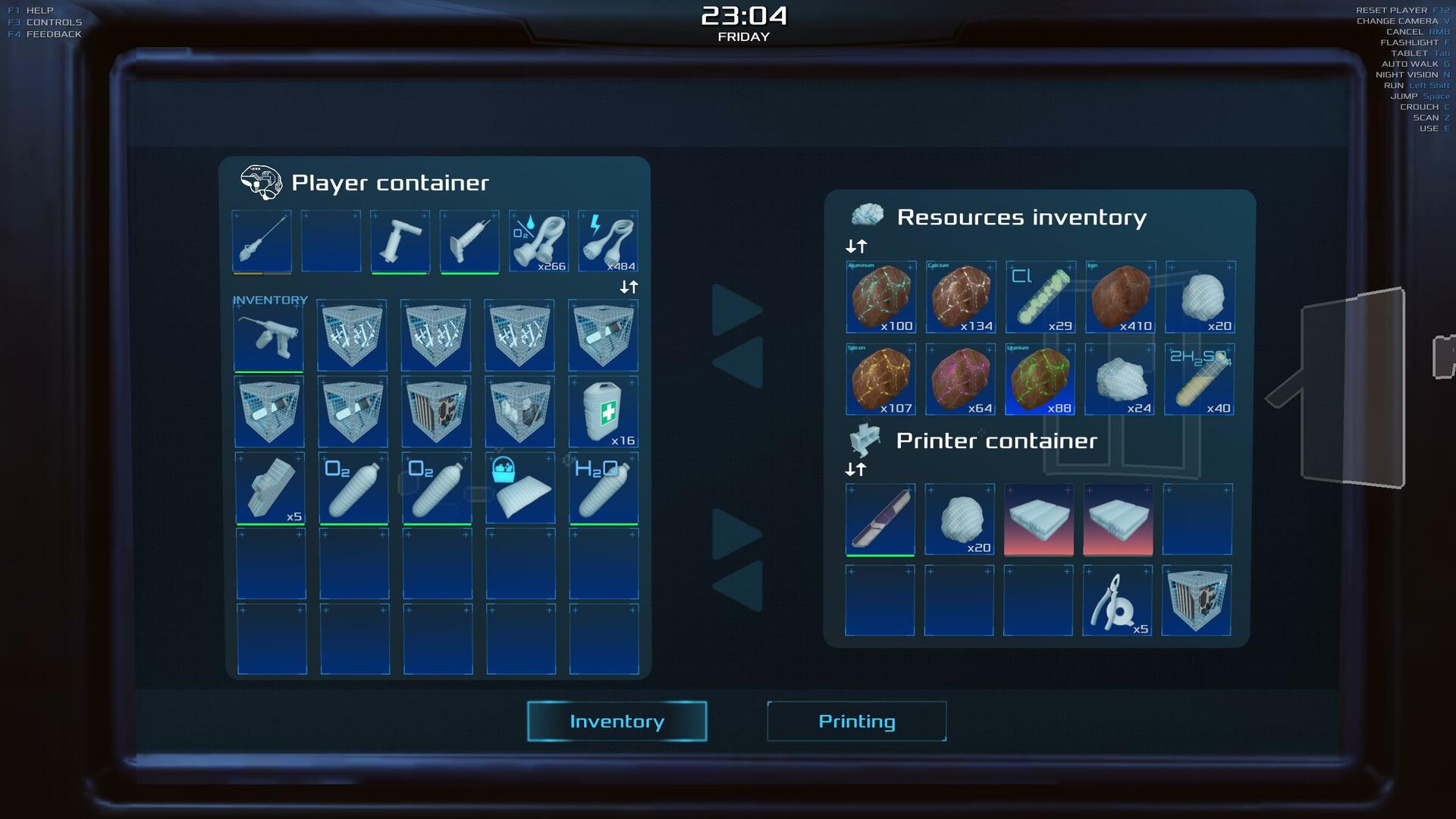Click the Silicon ore x107 slot
The width and height of the screenshot is (1456, 819).
pos(880,379)
